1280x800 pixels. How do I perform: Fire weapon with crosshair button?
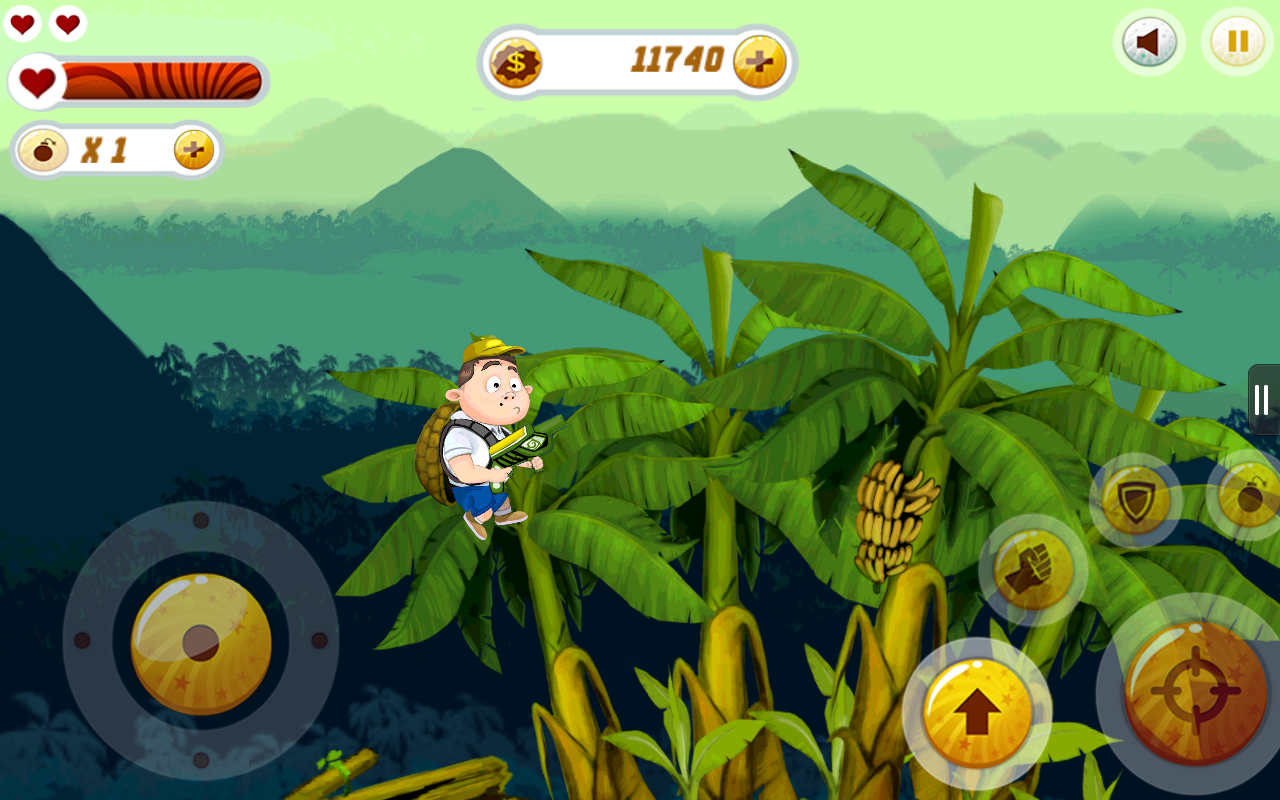pos(1195,692)
